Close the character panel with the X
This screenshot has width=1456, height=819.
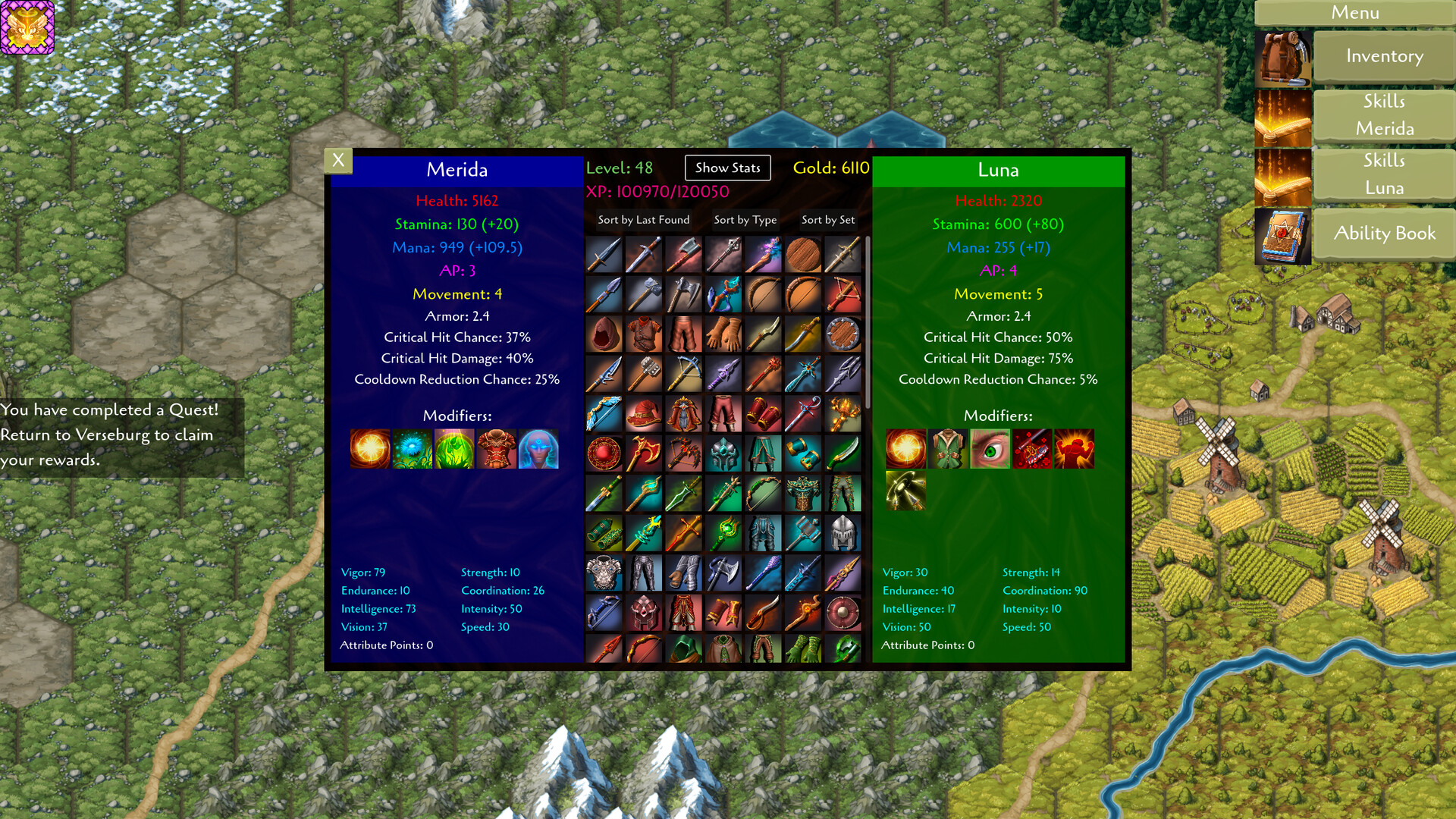click(338, 160)
